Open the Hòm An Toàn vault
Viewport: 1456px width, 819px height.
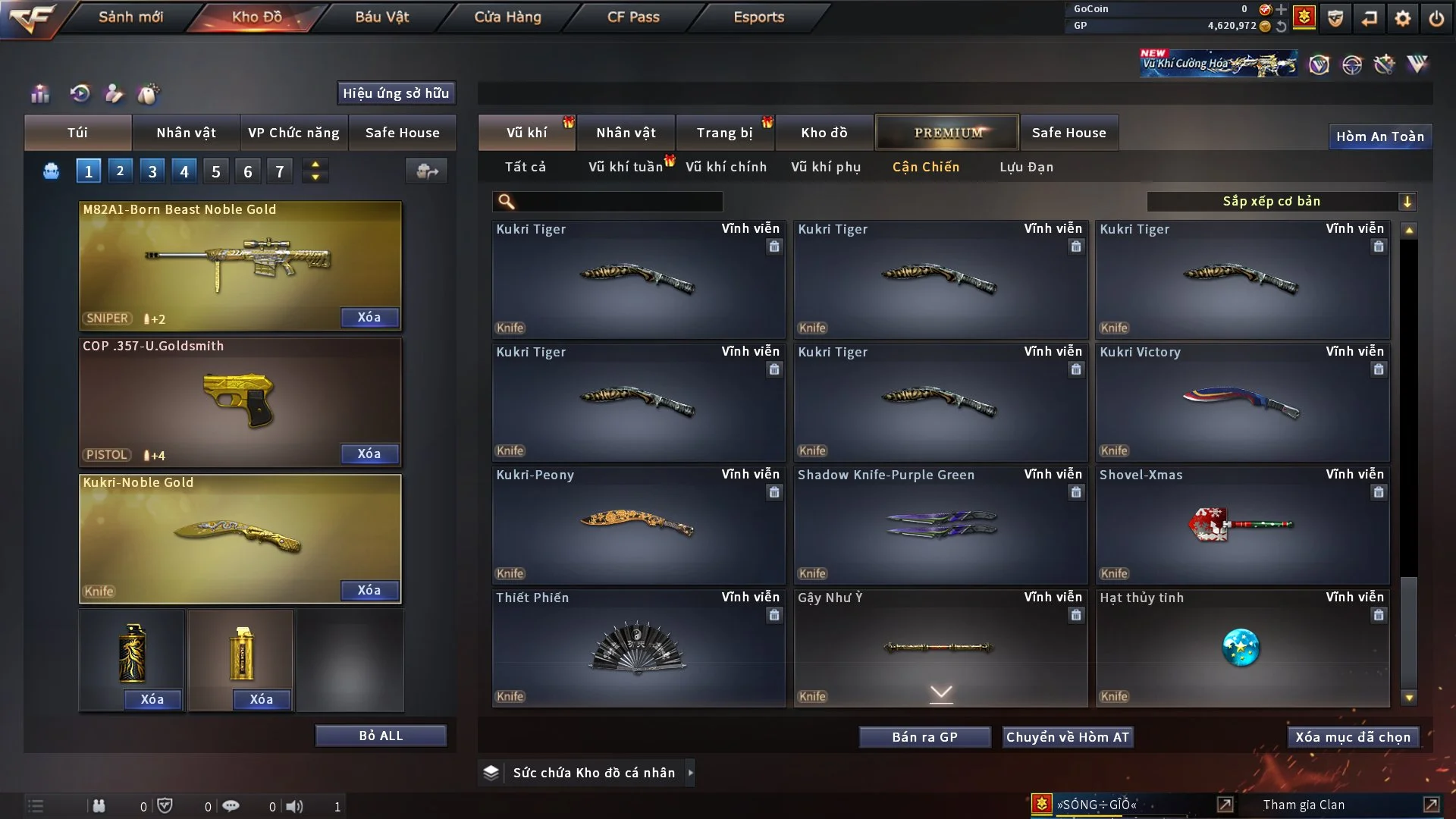[x=1379, y=136]
